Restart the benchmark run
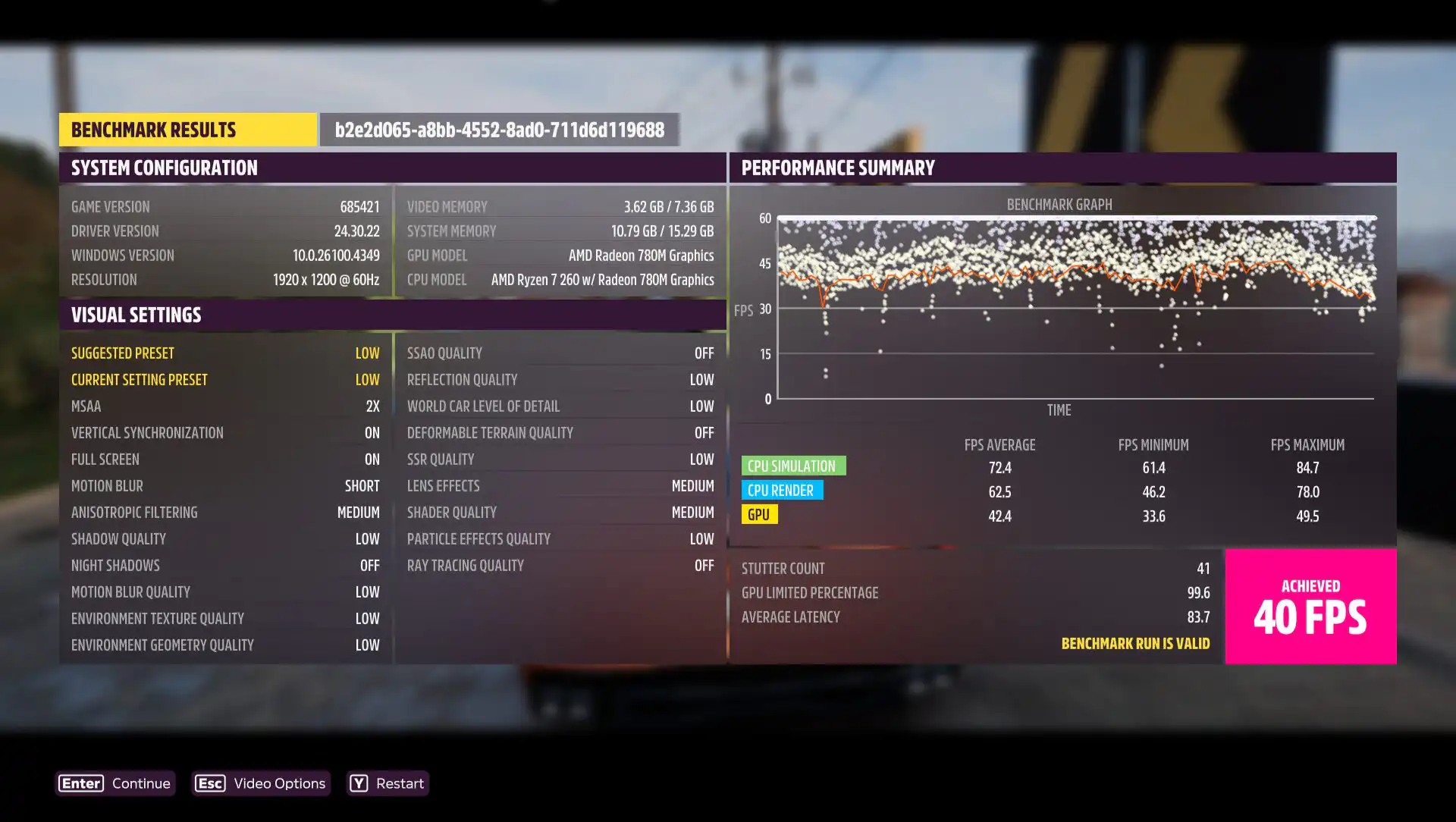The width and height of the screenshot is (1456, 822). [x=388, y=783]
